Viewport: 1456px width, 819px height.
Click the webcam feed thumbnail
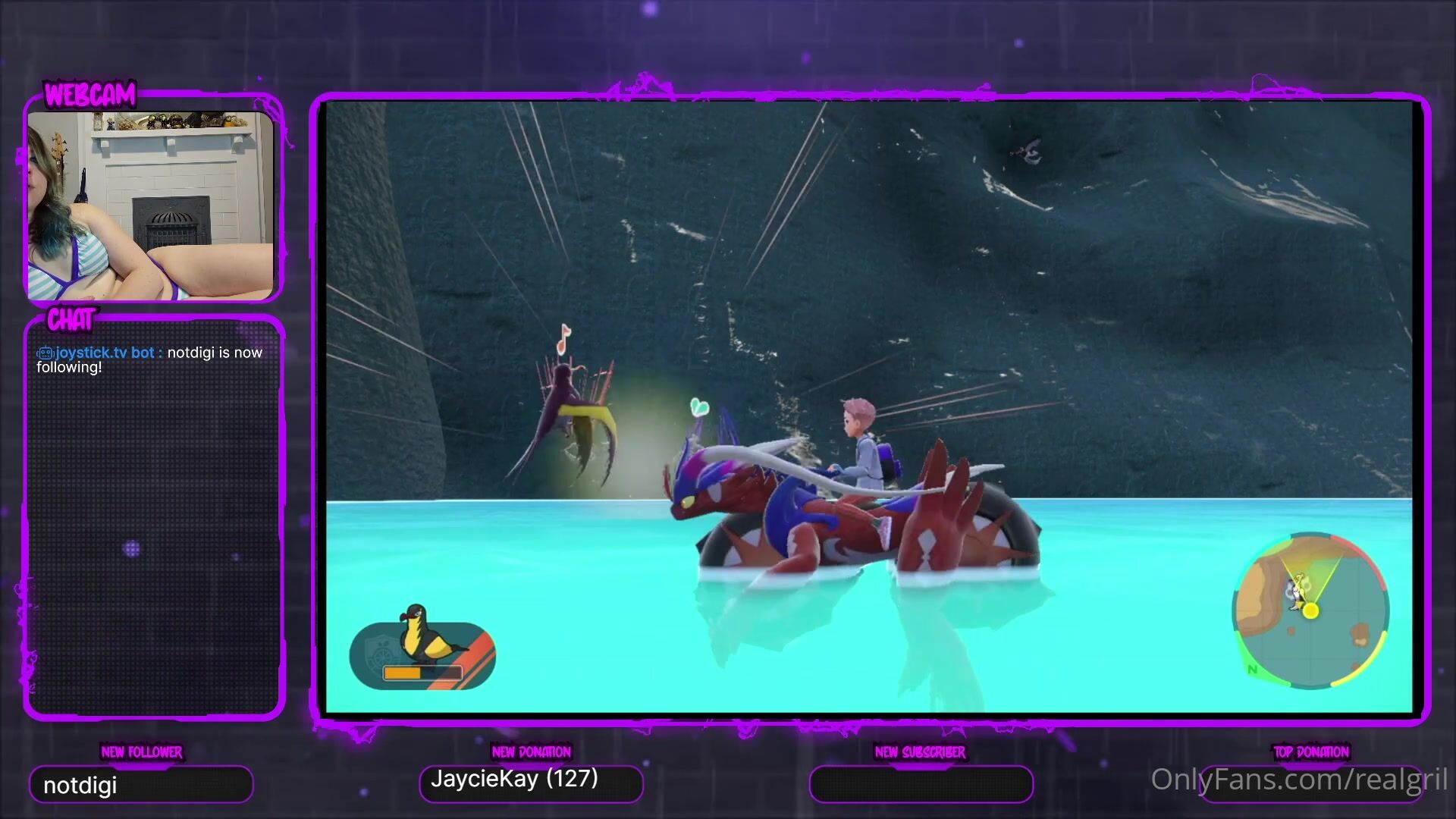(151, 205)
